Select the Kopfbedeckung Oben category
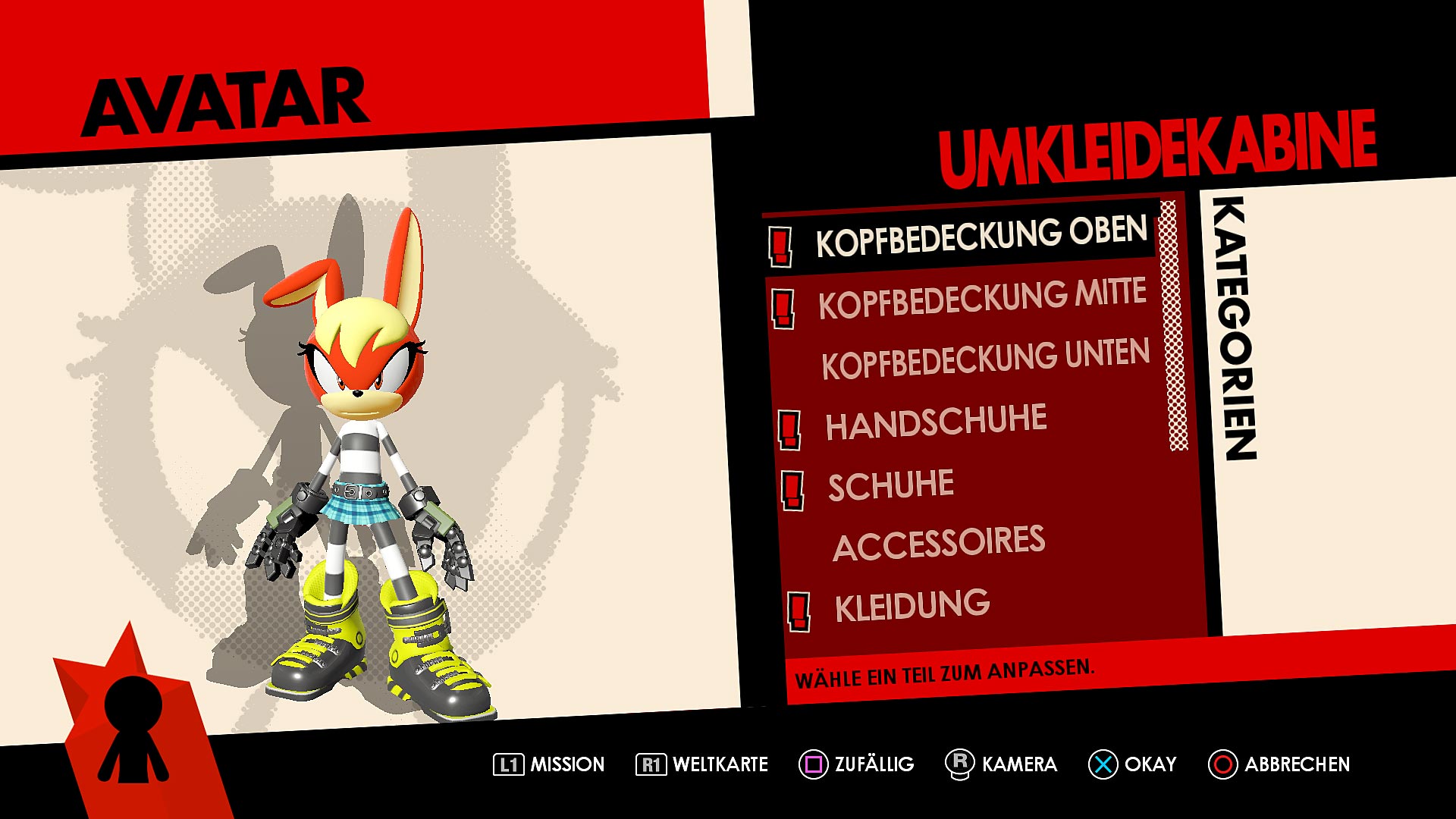1456x819 pixels. (981, 237)
